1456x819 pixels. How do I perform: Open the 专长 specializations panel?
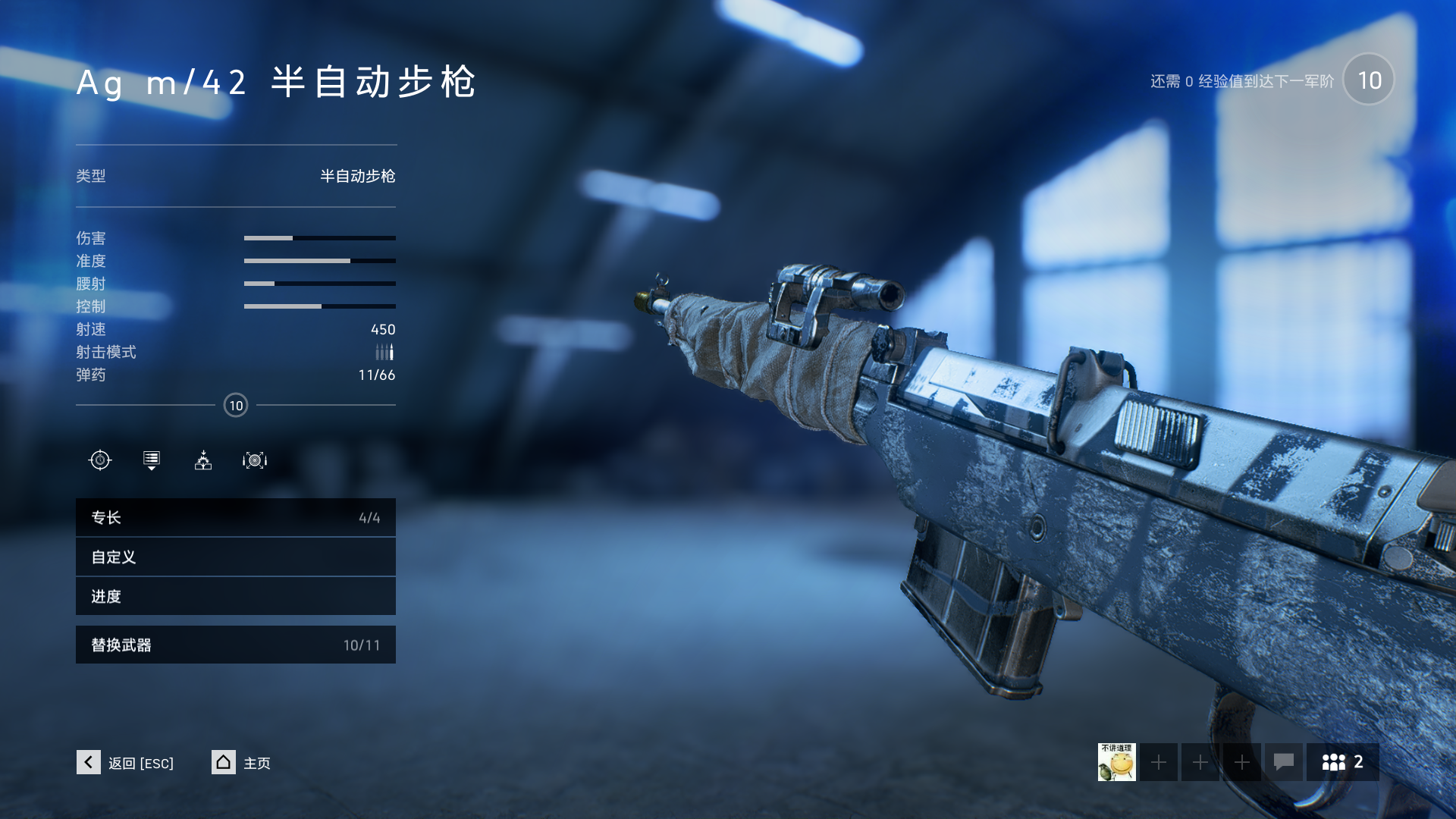tap(235, 517)
